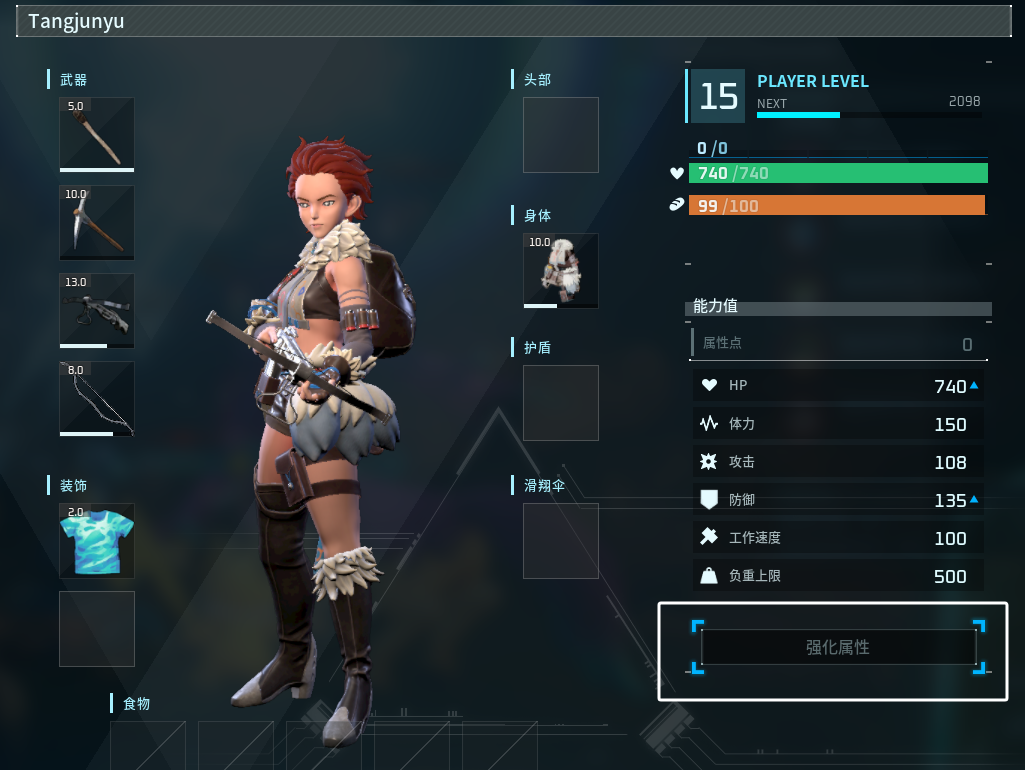1025x770 pixels.
Task: Click the 强化属性 enhance stats button
Action: 838,648
